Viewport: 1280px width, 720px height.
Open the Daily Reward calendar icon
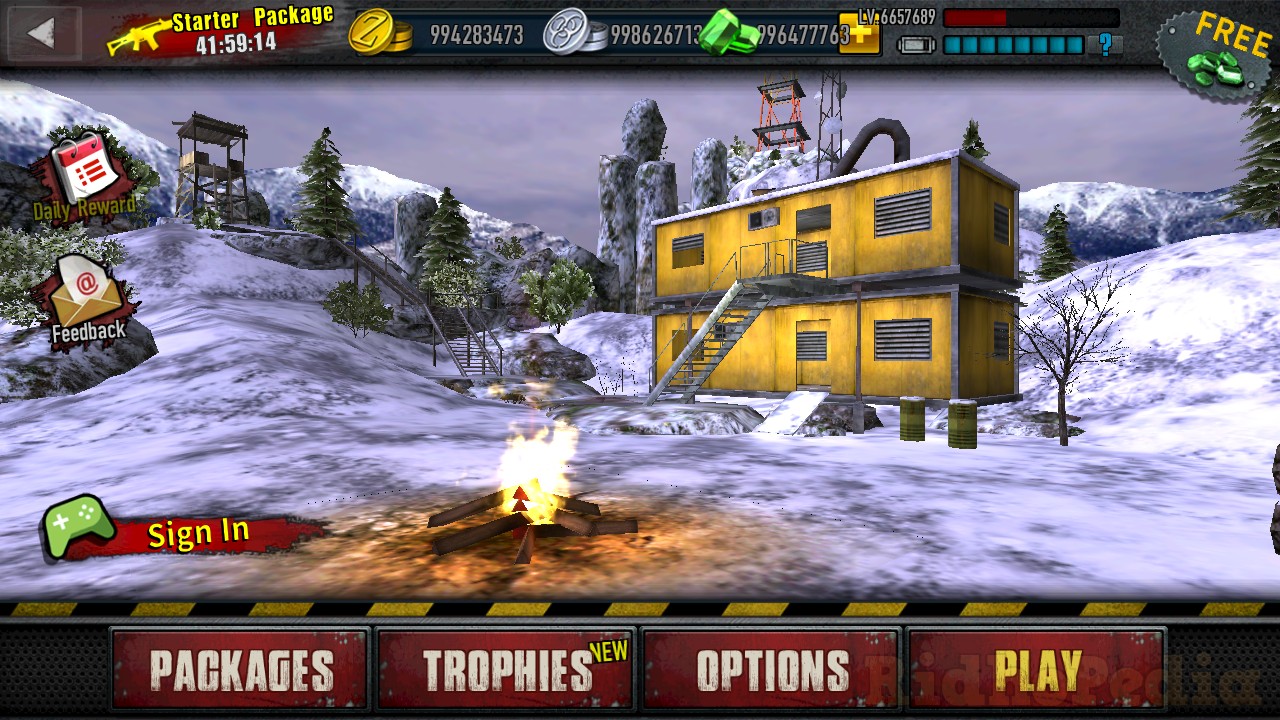(x=85, y=172)
